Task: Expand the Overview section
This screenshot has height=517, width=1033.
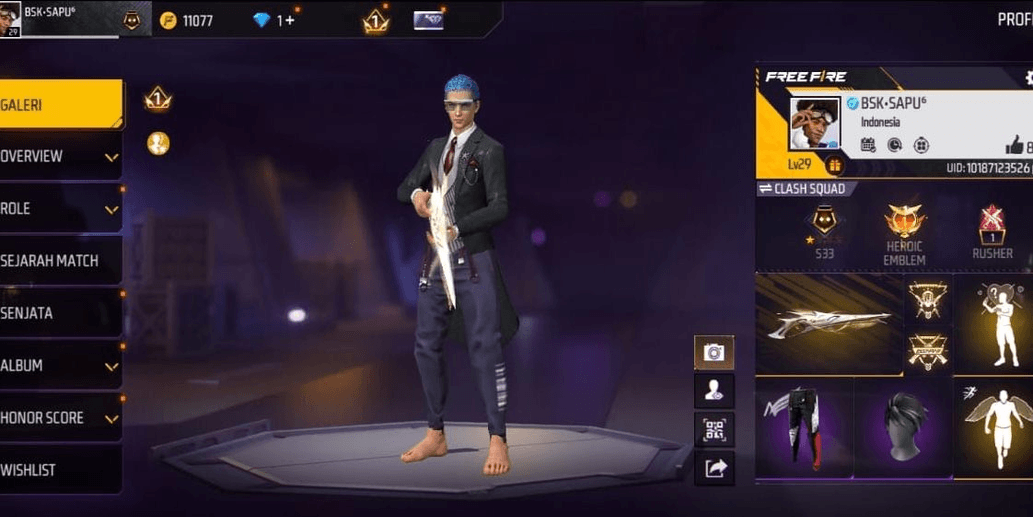Action: tap(58, 157)
